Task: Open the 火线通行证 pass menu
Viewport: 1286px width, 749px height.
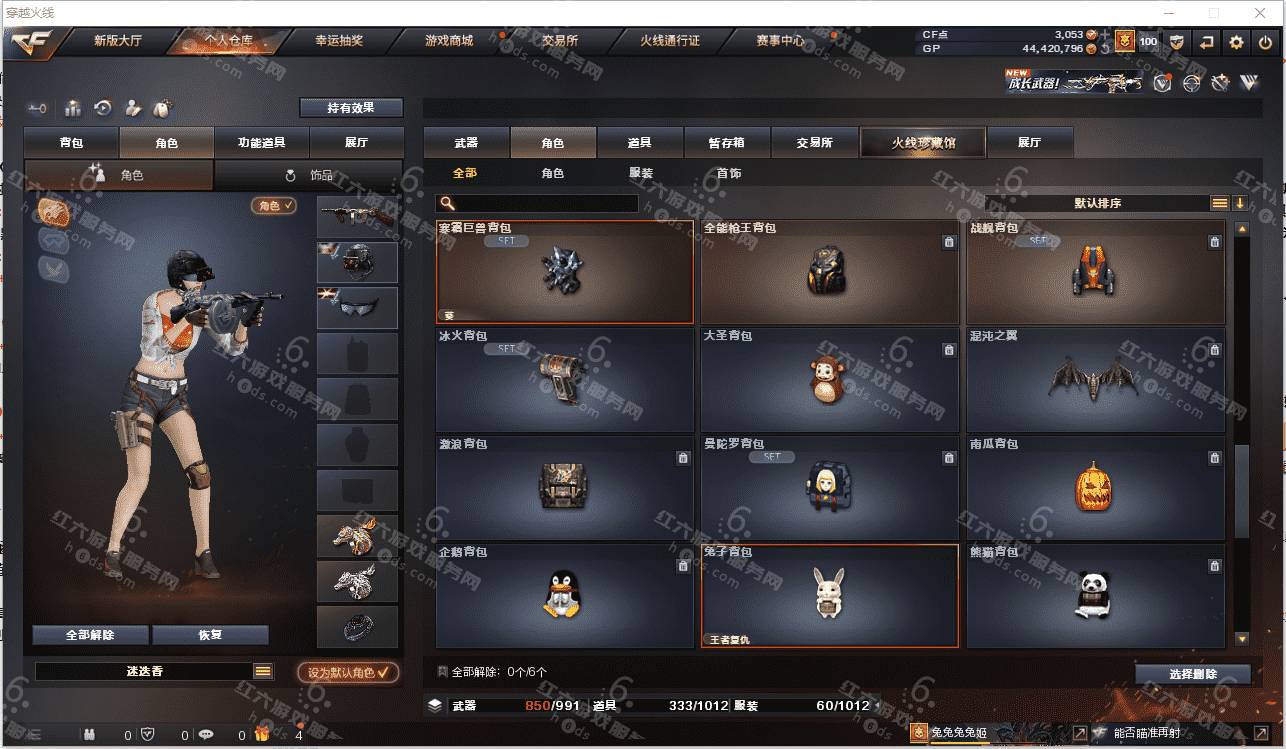Action: [x=670, y=41]
